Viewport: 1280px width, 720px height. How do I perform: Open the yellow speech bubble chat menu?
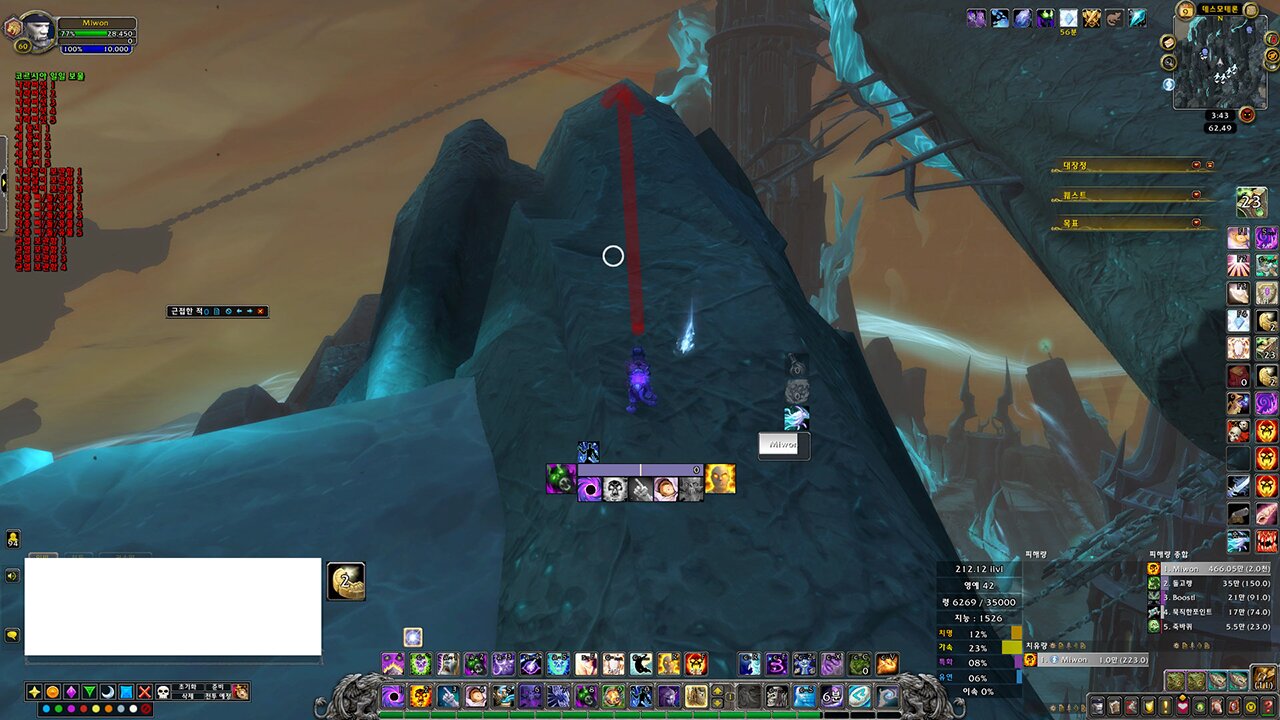[x=12, y=635]
